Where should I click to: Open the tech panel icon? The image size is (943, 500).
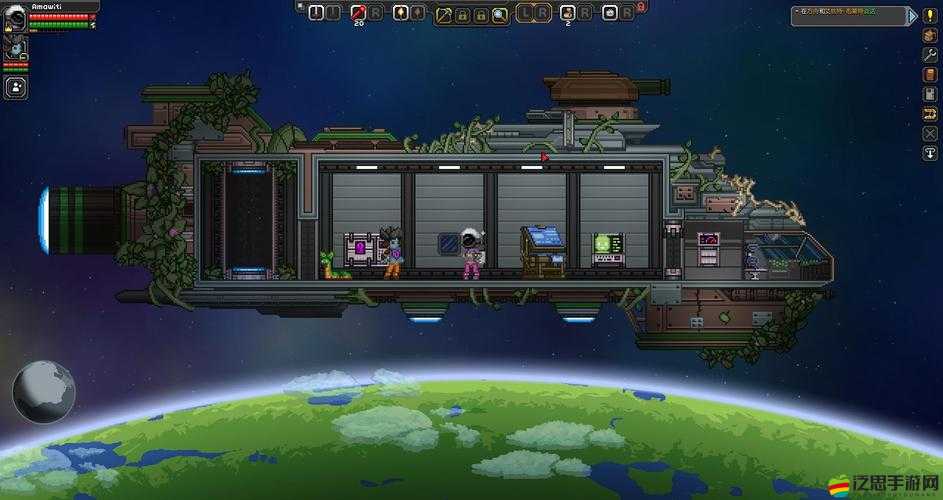[930, 95]
